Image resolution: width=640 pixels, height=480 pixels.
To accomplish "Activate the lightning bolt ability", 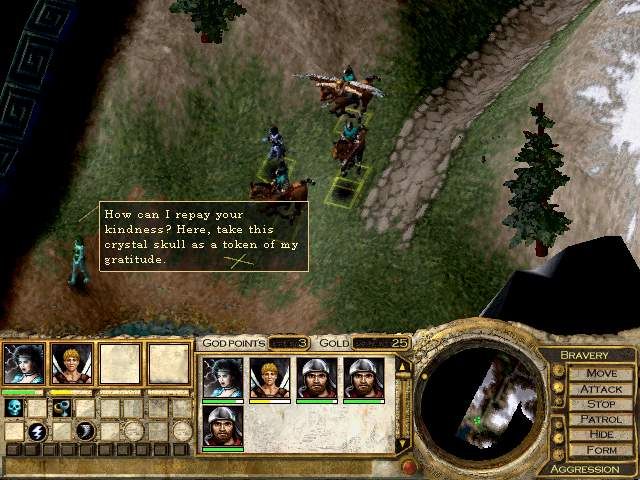I will click(x=38, y=431).
